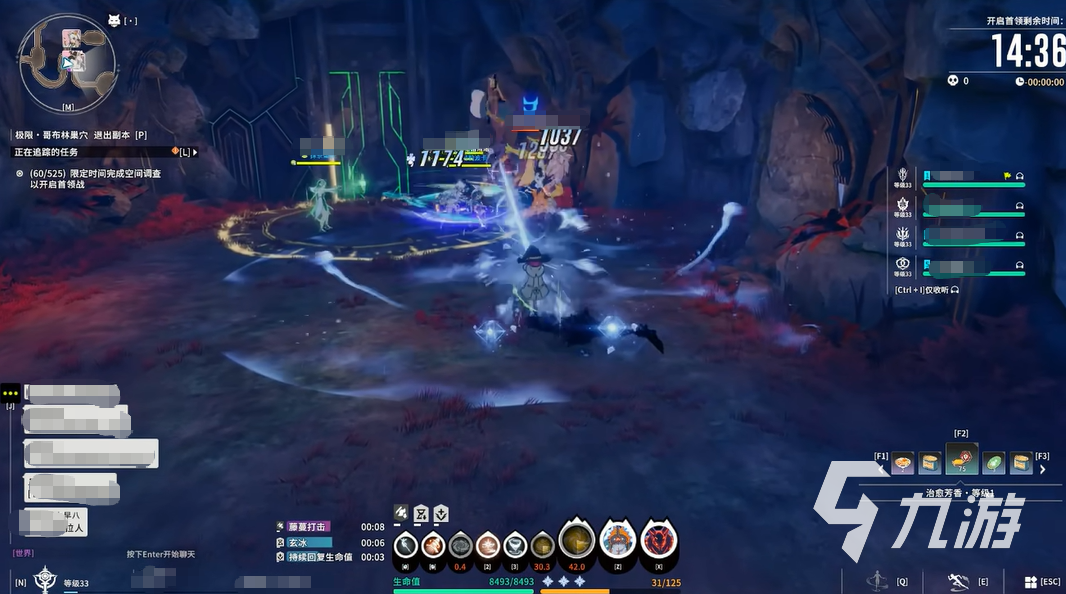This screenshot has width=1066, height=594.
Task: Click the cat-face icon beside the minimap
Action: (113, 20)
